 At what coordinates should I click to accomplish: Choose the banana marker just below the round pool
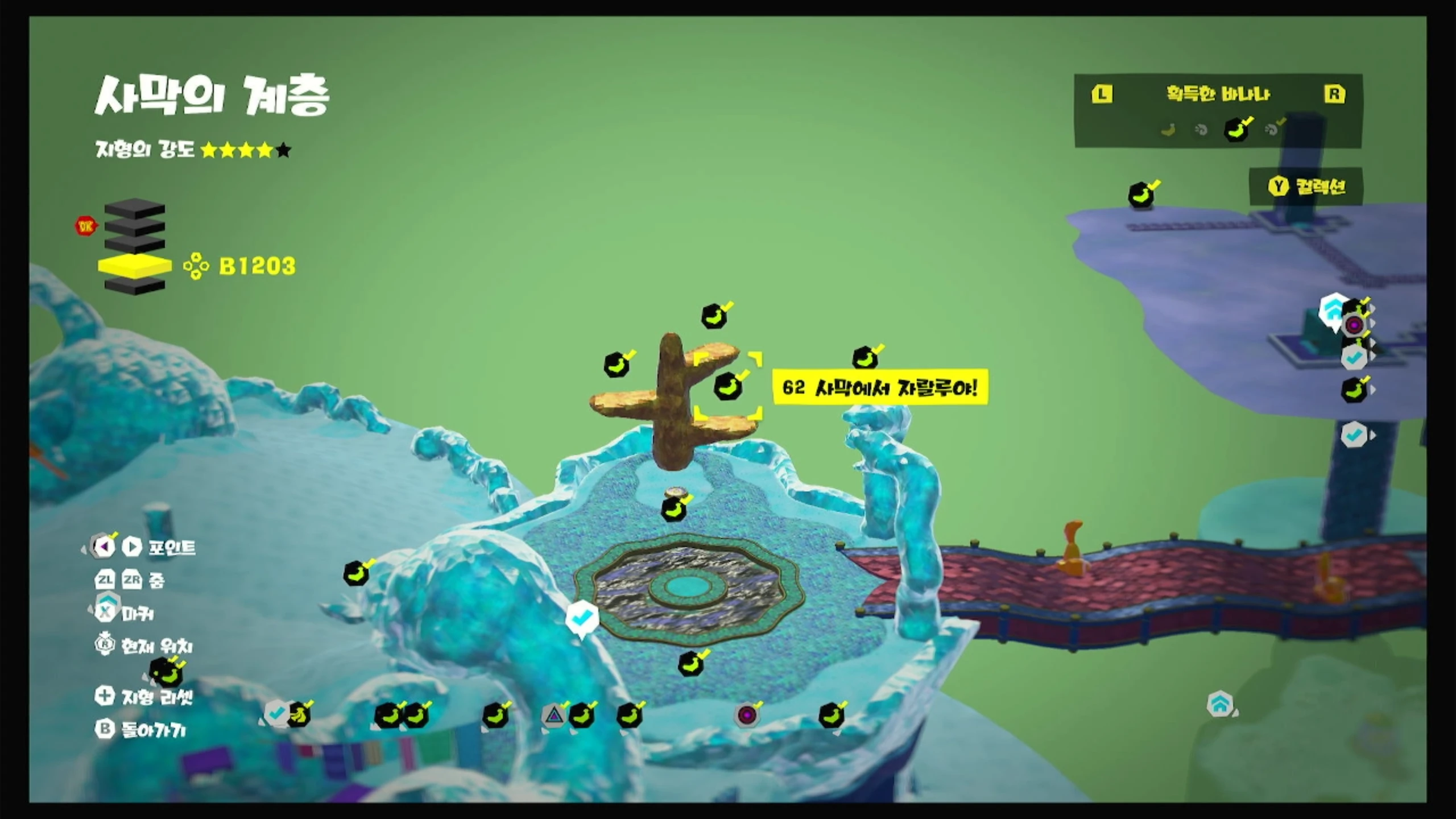692,663
